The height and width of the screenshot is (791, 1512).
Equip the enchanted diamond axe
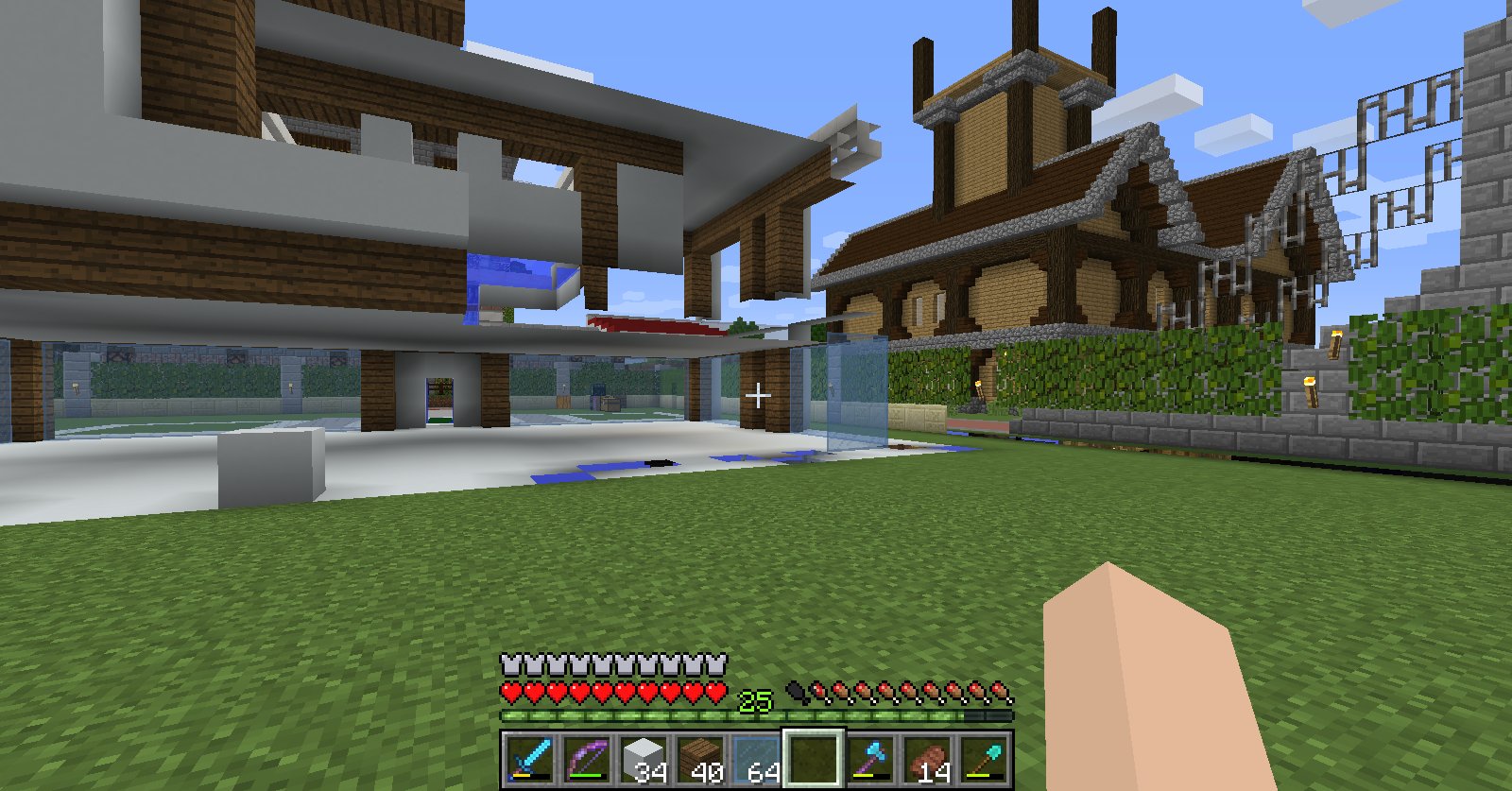pyautogui.click(x=870, y=758)
